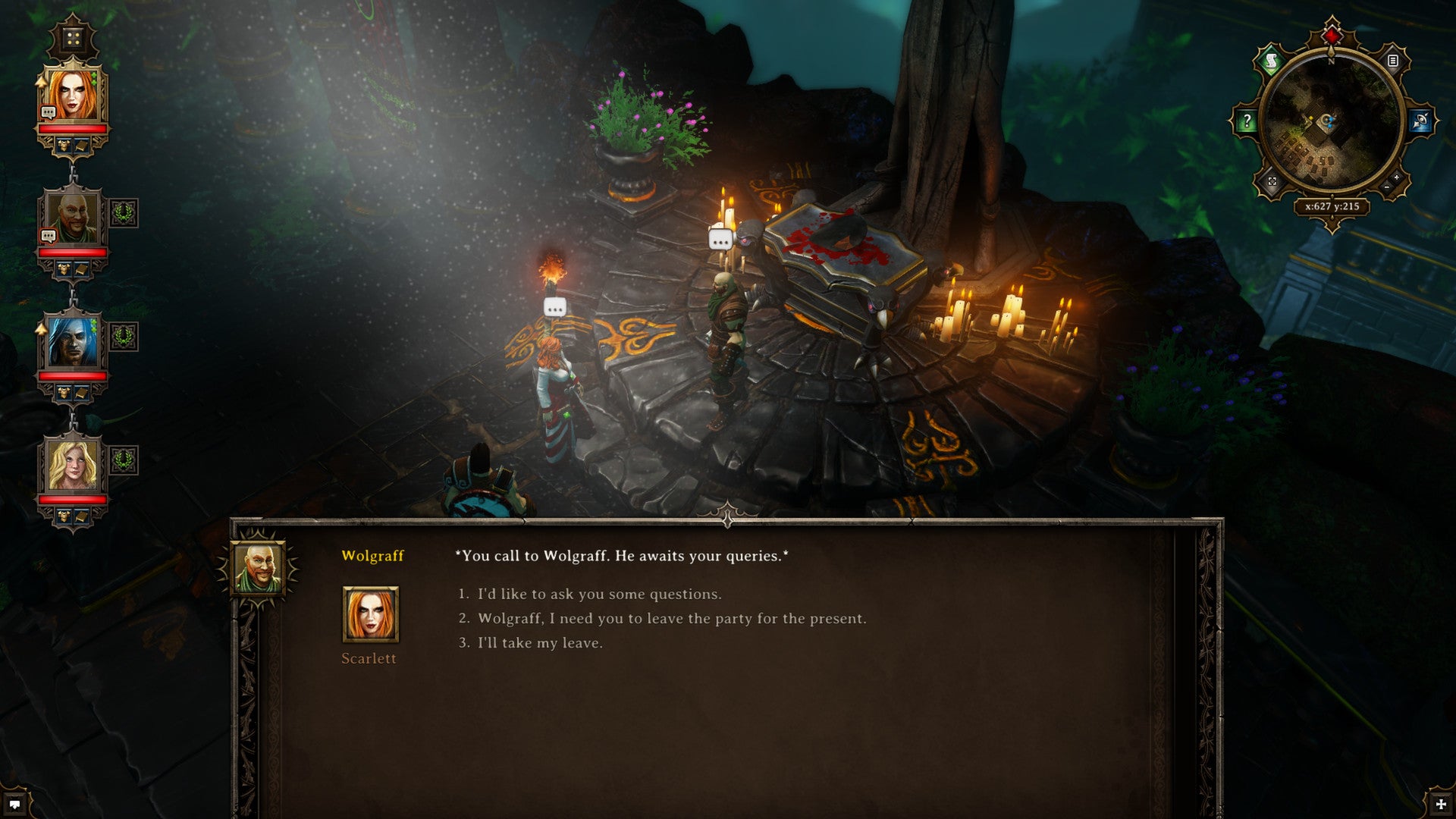
Task: Zoom out the minimap with minus button
Action: [x=1387, y=187]
